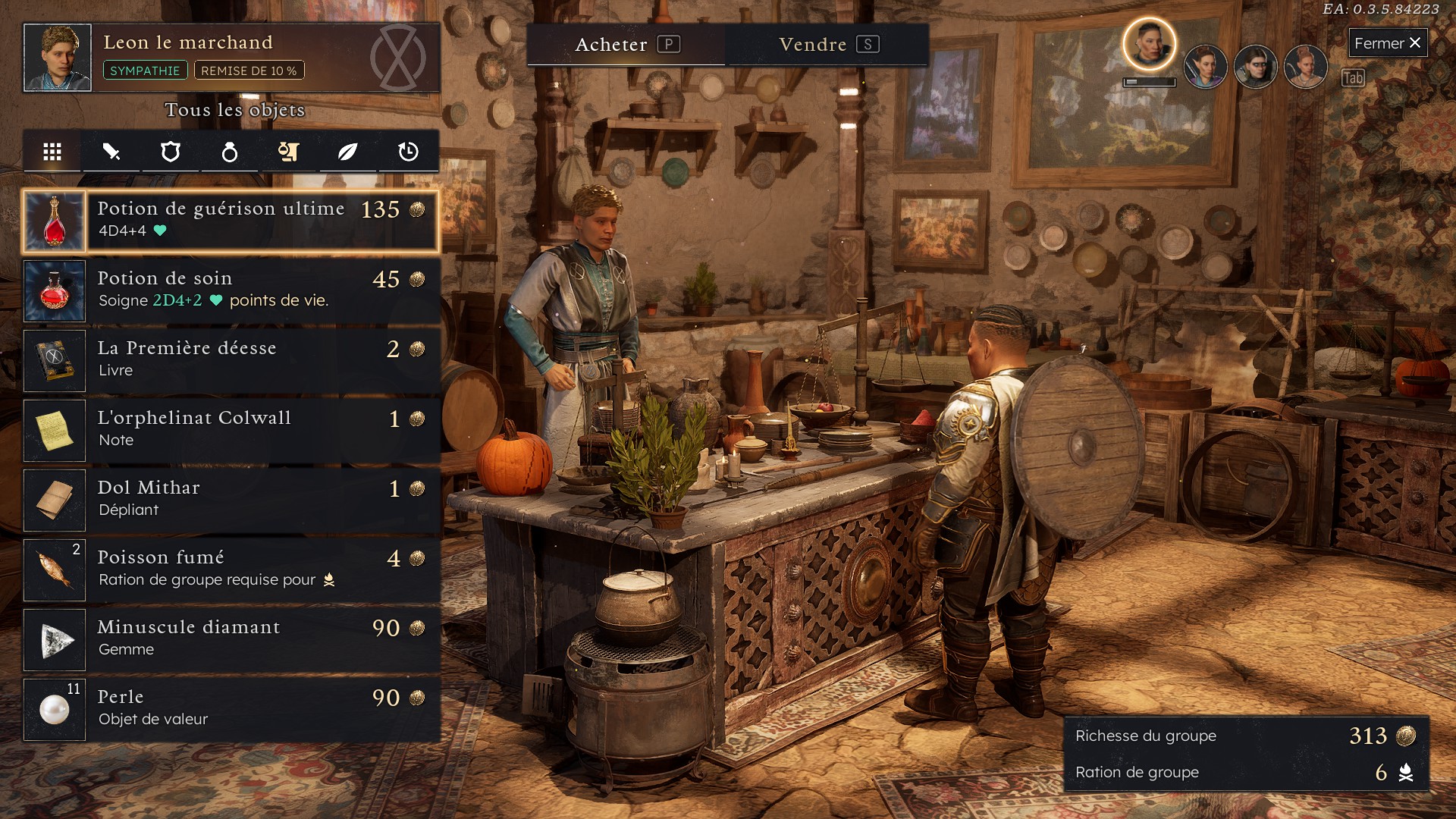Select the Poisson fumé ration
Image resolution: width=1456 pixels, height=819 pixels.
click(x=231, y=570)
